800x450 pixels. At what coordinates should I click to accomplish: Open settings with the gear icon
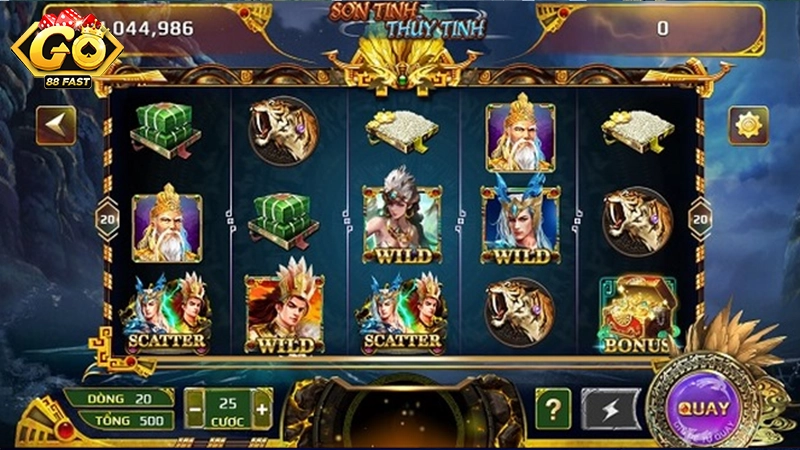coord(746,125)
